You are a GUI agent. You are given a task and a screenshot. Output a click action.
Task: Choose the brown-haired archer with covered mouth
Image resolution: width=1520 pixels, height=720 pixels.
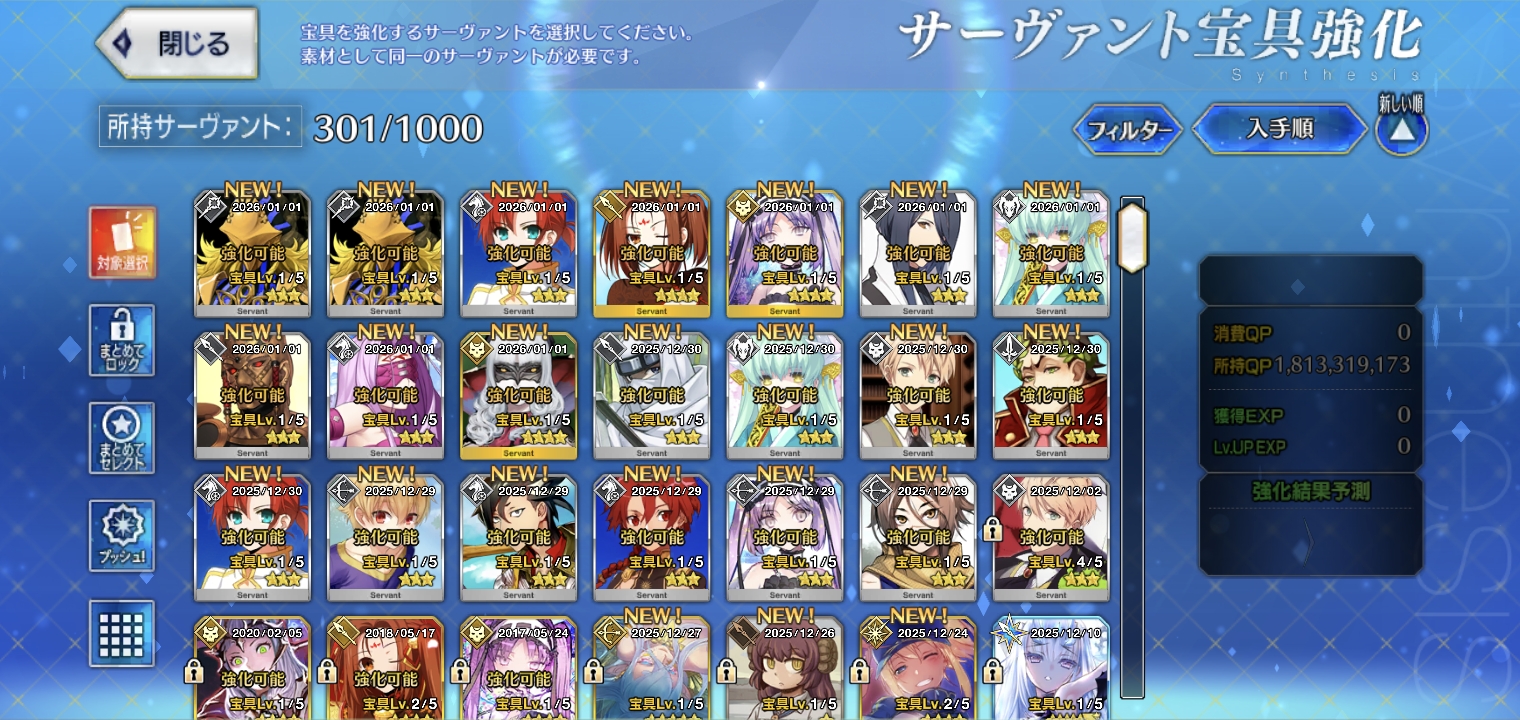[x=918, y=536]
